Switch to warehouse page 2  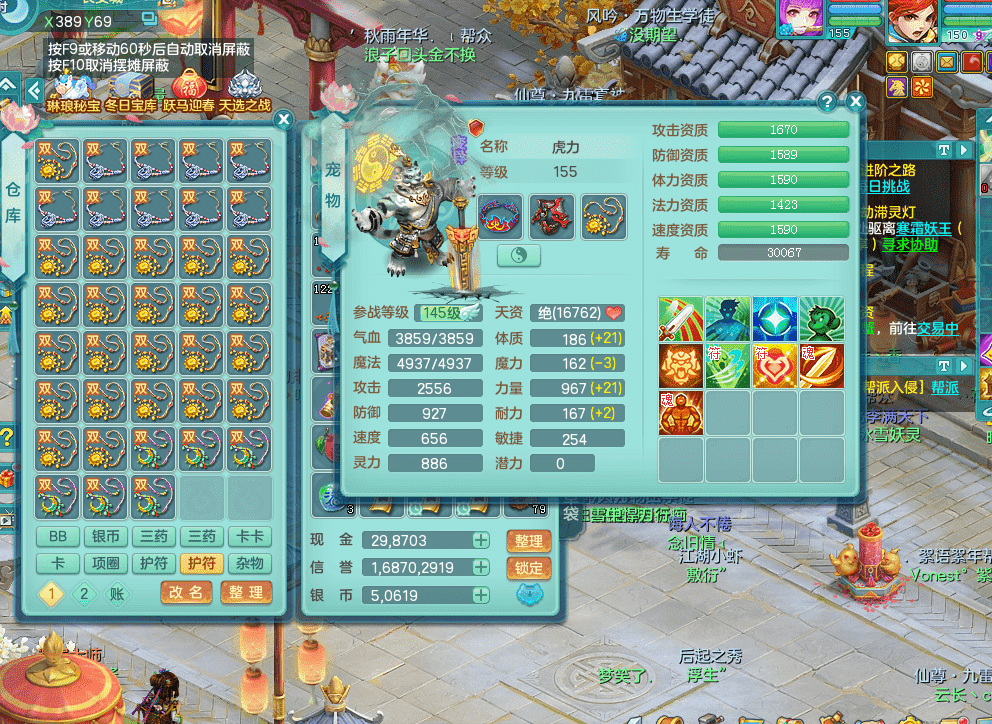(x=84, y=592)
